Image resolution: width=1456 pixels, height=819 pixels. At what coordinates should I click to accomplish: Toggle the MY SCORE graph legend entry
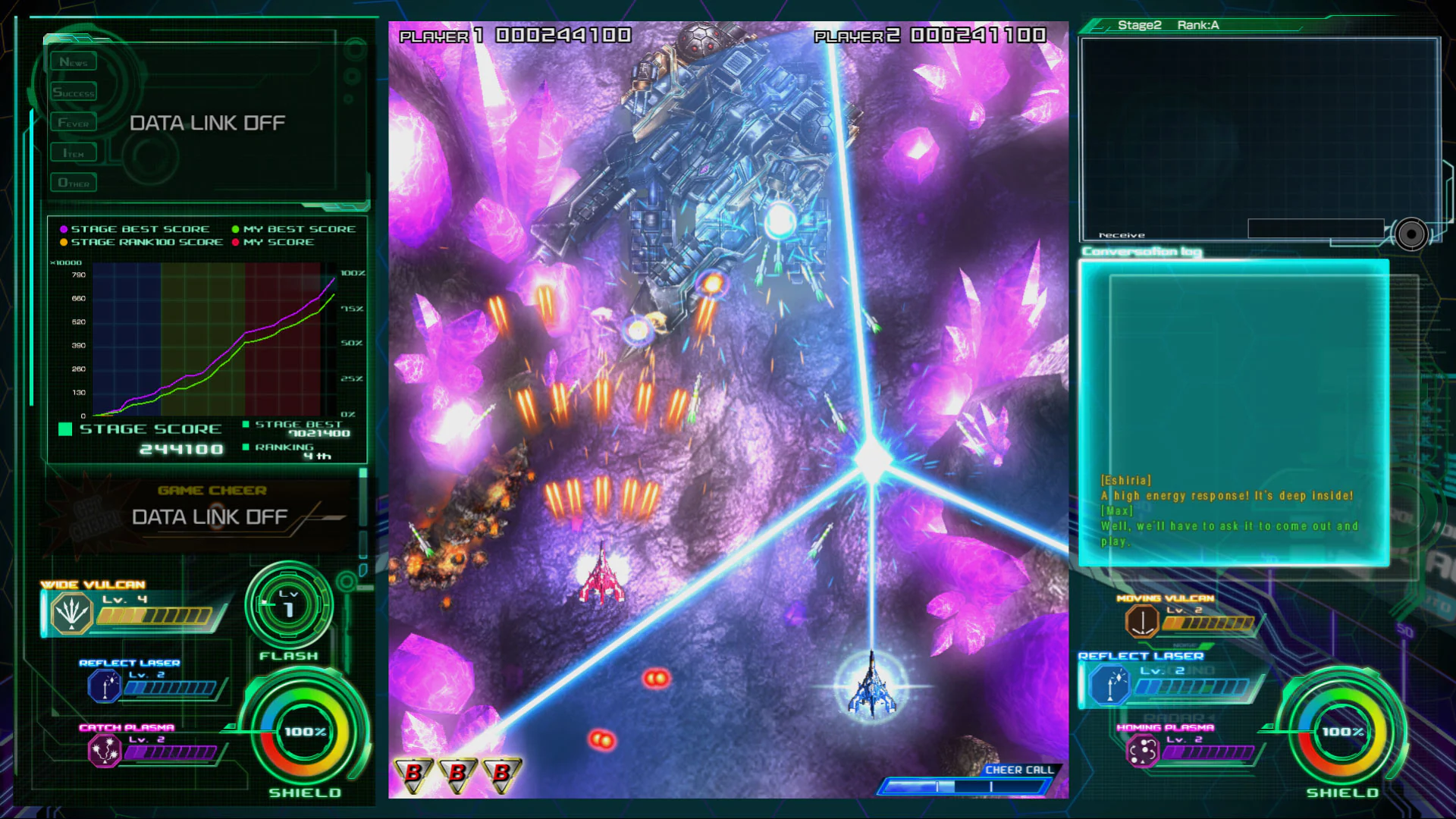coord(281,242)
